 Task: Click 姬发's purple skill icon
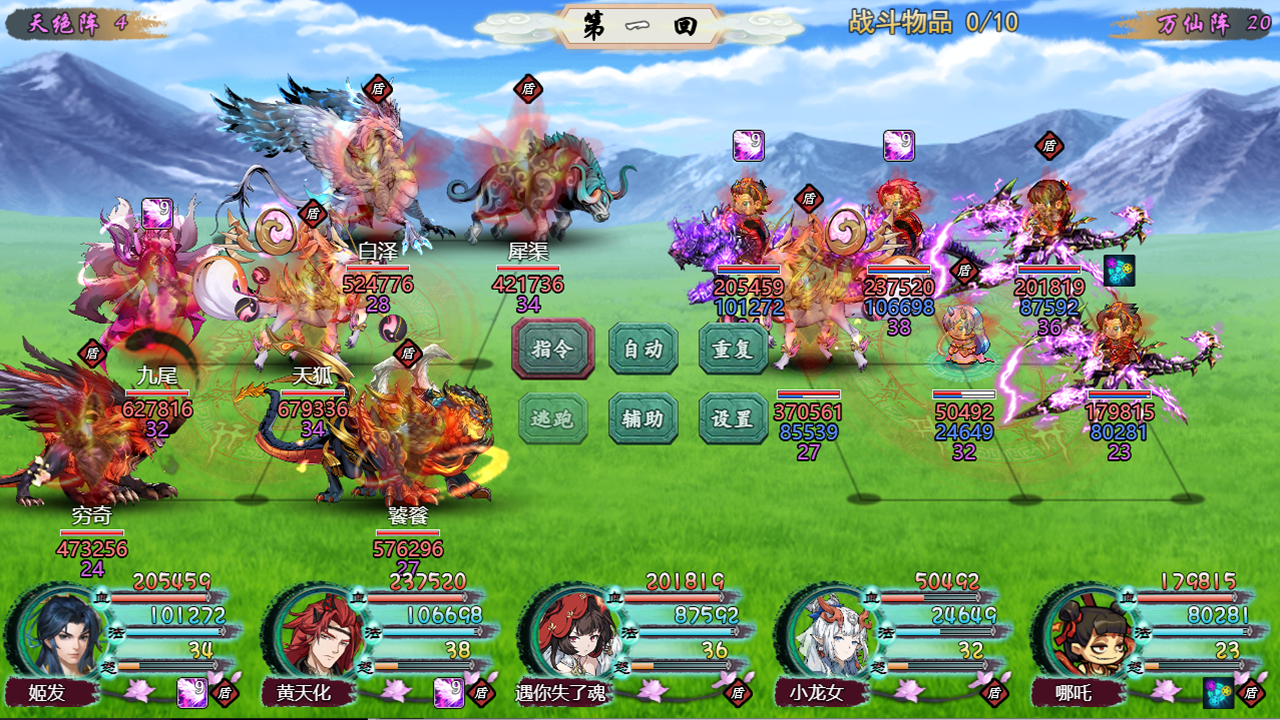click(193, 692)
